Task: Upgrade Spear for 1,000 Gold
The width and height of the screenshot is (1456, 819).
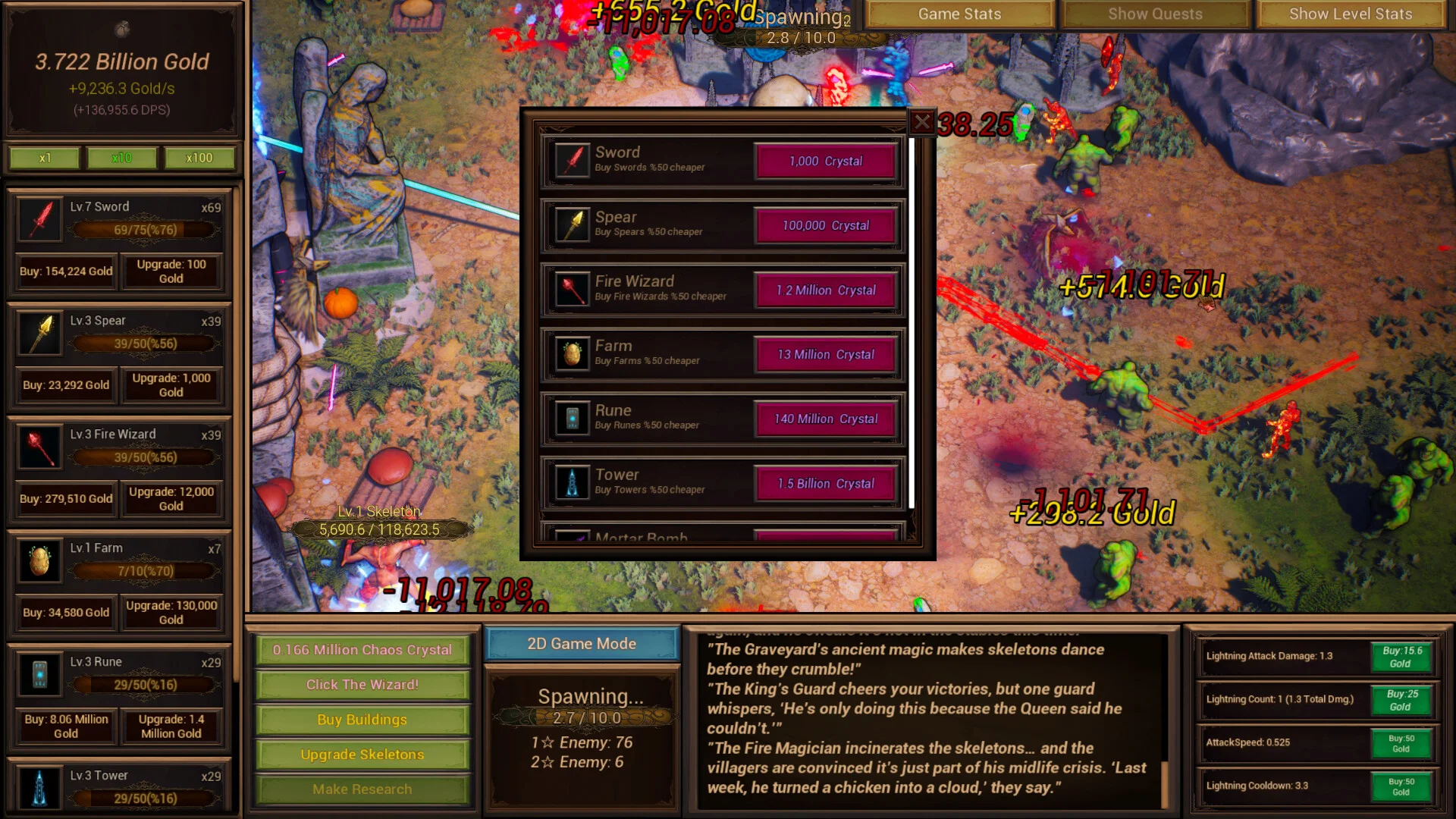Action: pyautogui.click(x=171, y=385)
